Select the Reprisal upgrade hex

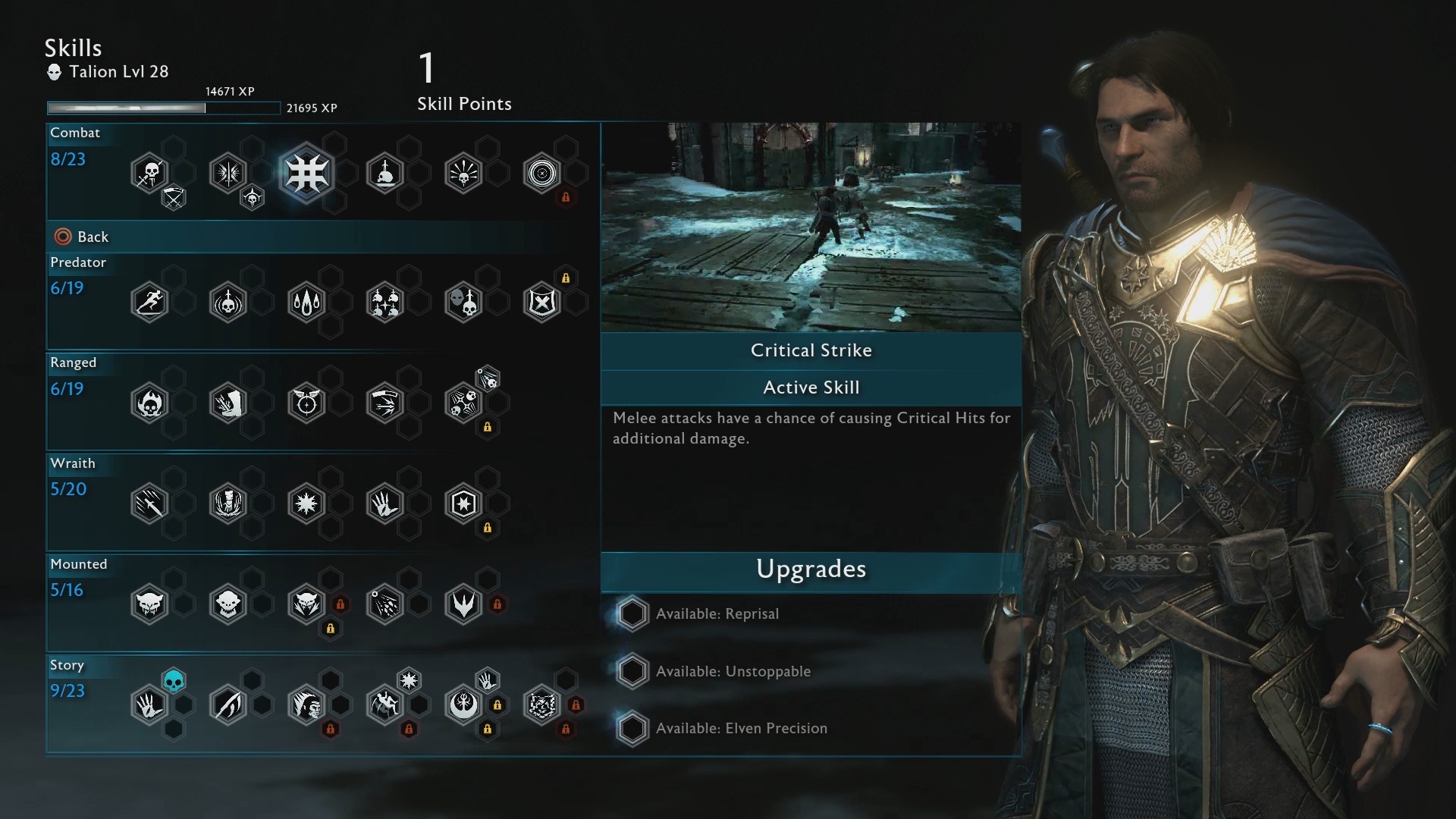click(x=632, y=613)
